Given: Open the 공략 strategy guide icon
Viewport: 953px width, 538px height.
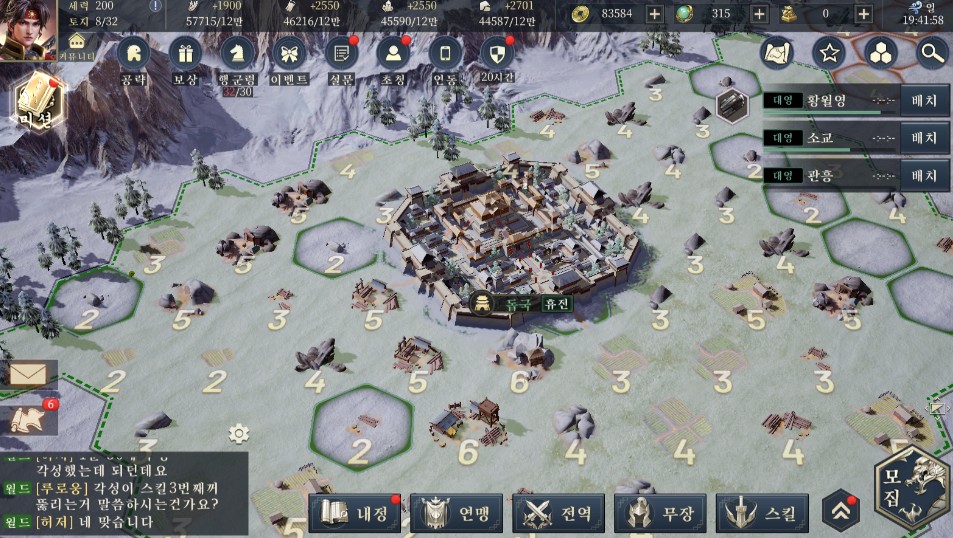Looking at the screenshot, I should (133, 55).
